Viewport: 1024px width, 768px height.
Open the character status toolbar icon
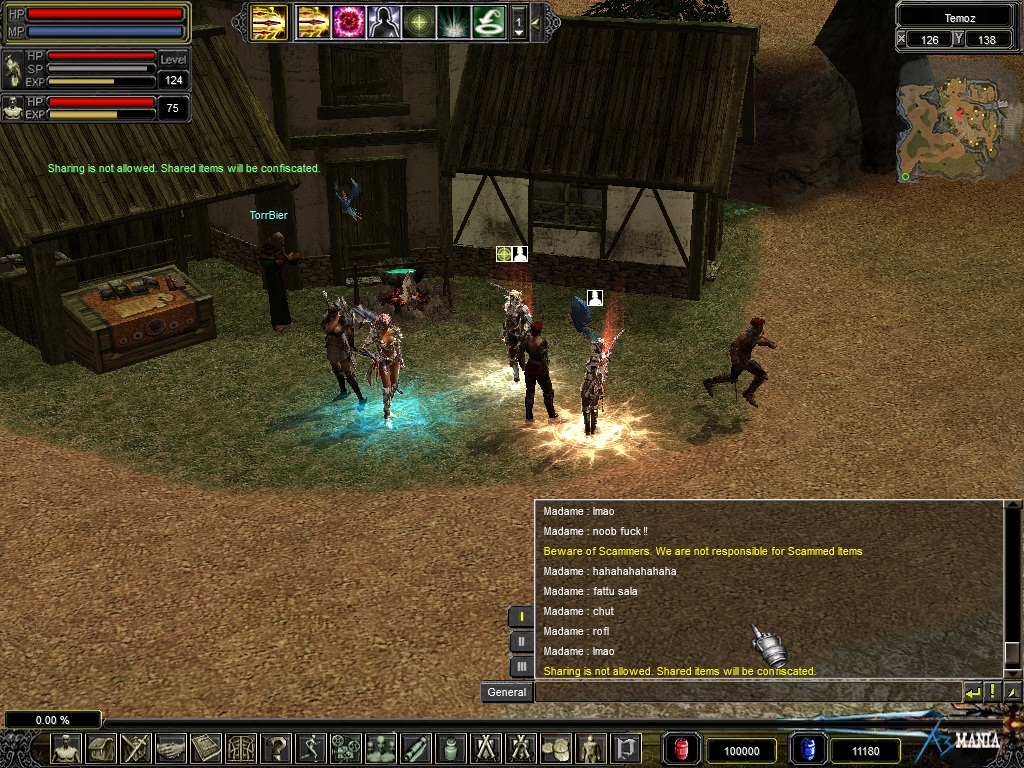tap(66, 748)
